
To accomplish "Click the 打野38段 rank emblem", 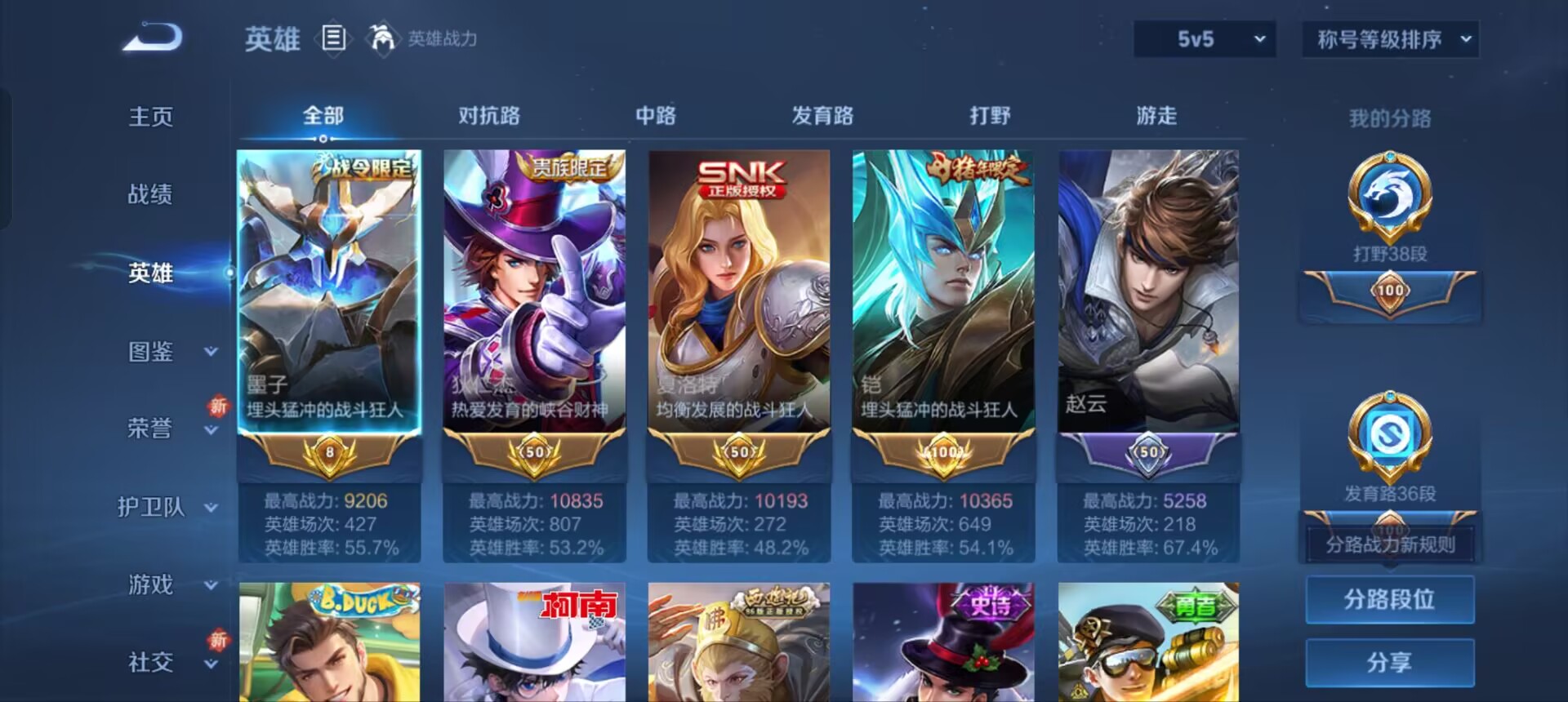I will (1388, 196).
